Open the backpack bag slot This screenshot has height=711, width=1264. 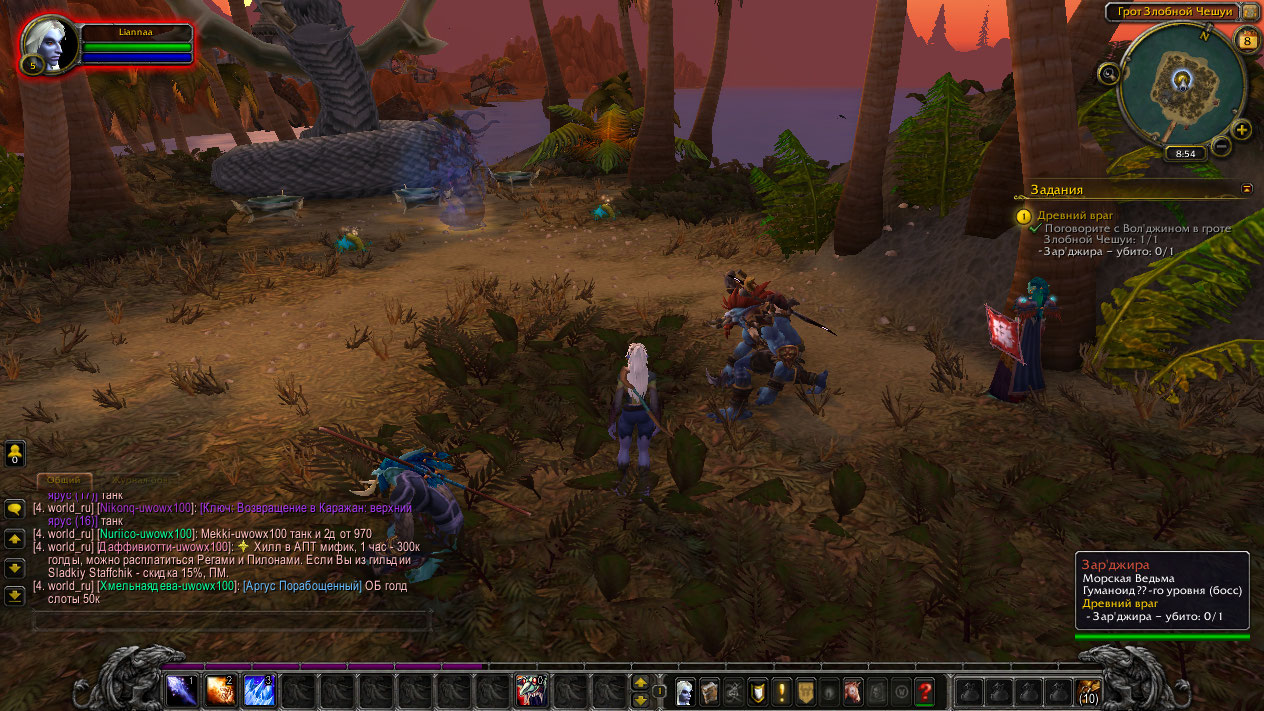click(x=1088, y=690)
